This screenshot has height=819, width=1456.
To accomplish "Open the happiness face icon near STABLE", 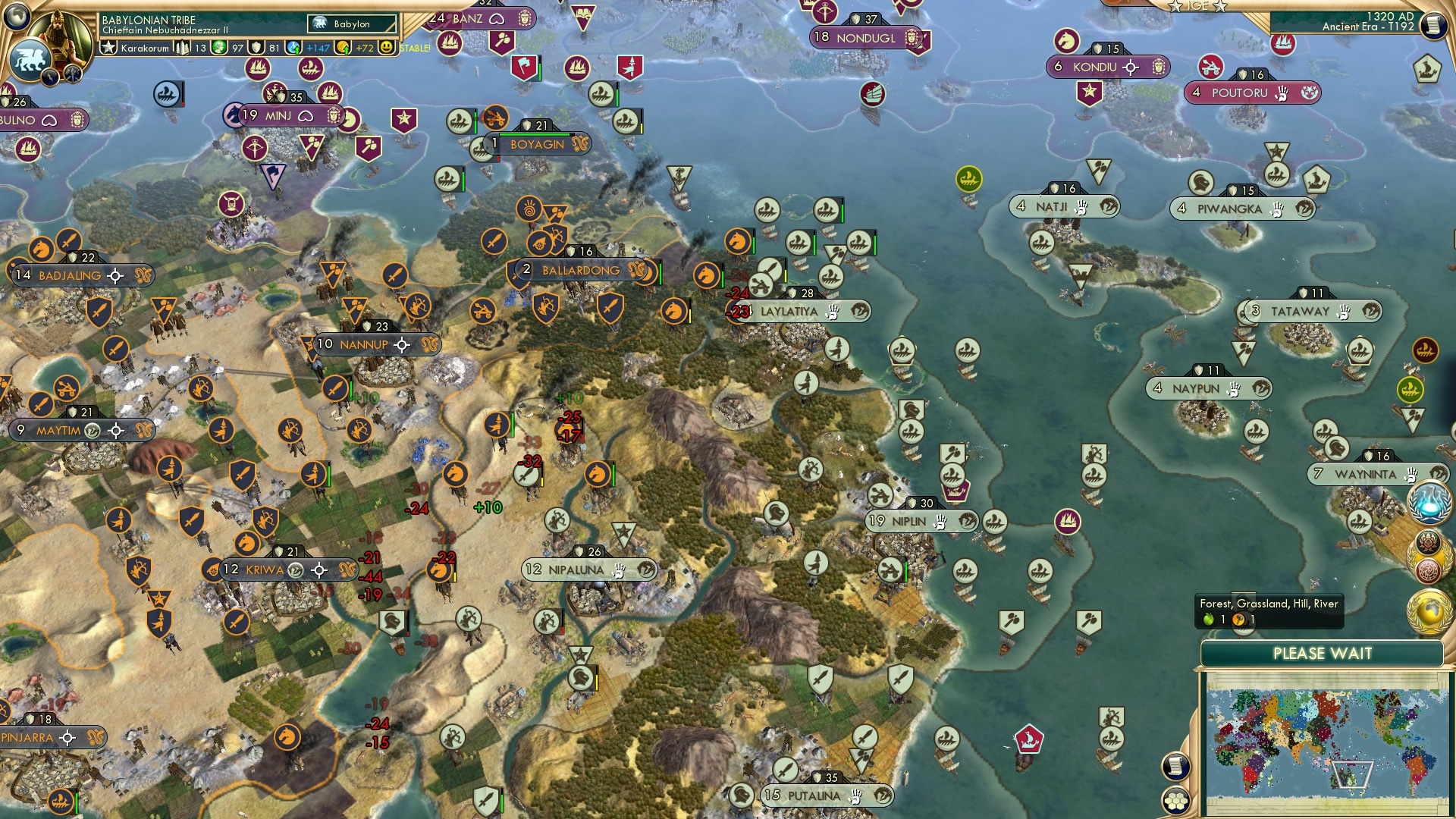I will point(388,46).
